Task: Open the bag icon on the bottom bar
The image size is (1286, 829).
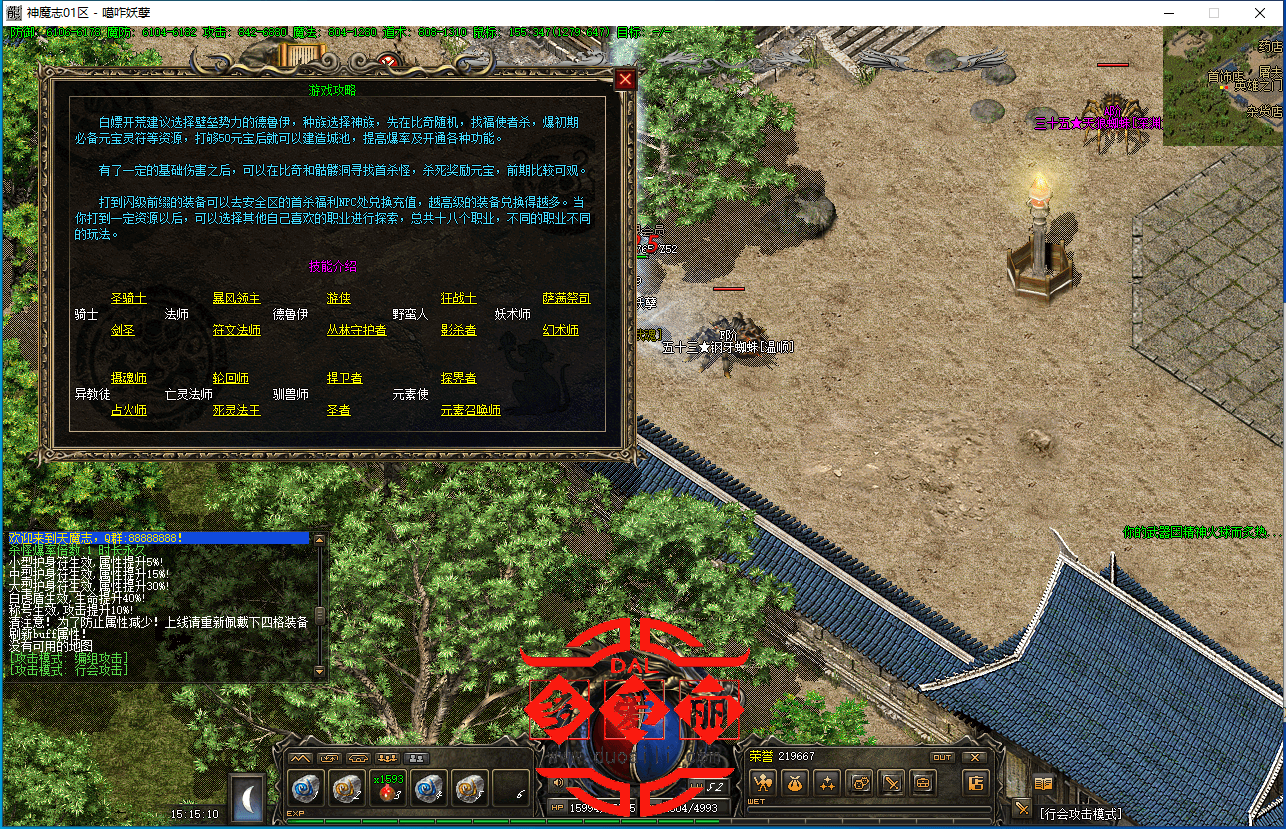Action: pyautogui.click(x=795, y=783)
